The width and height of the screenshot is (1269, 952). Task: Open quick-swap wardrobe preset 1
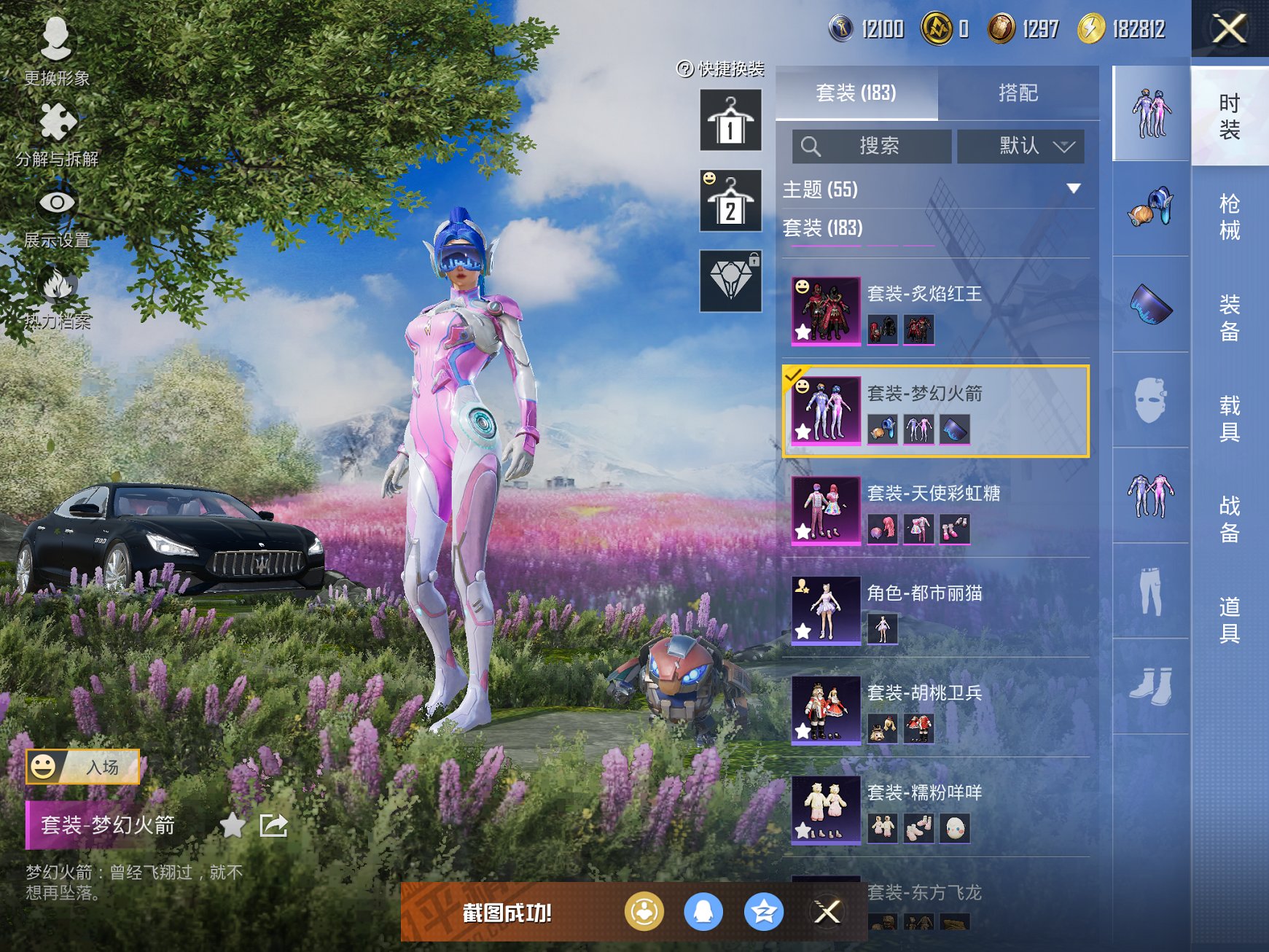click(x=730, y=120)
